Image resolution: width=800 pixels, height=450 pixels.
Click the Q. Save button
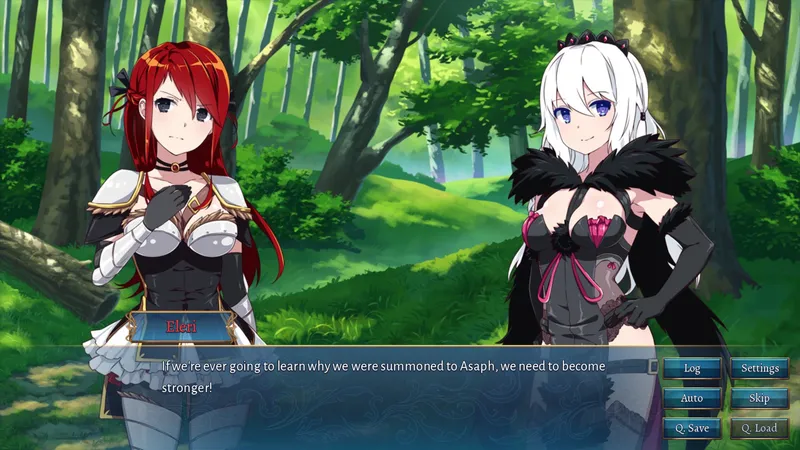click(x=692, y=428)
